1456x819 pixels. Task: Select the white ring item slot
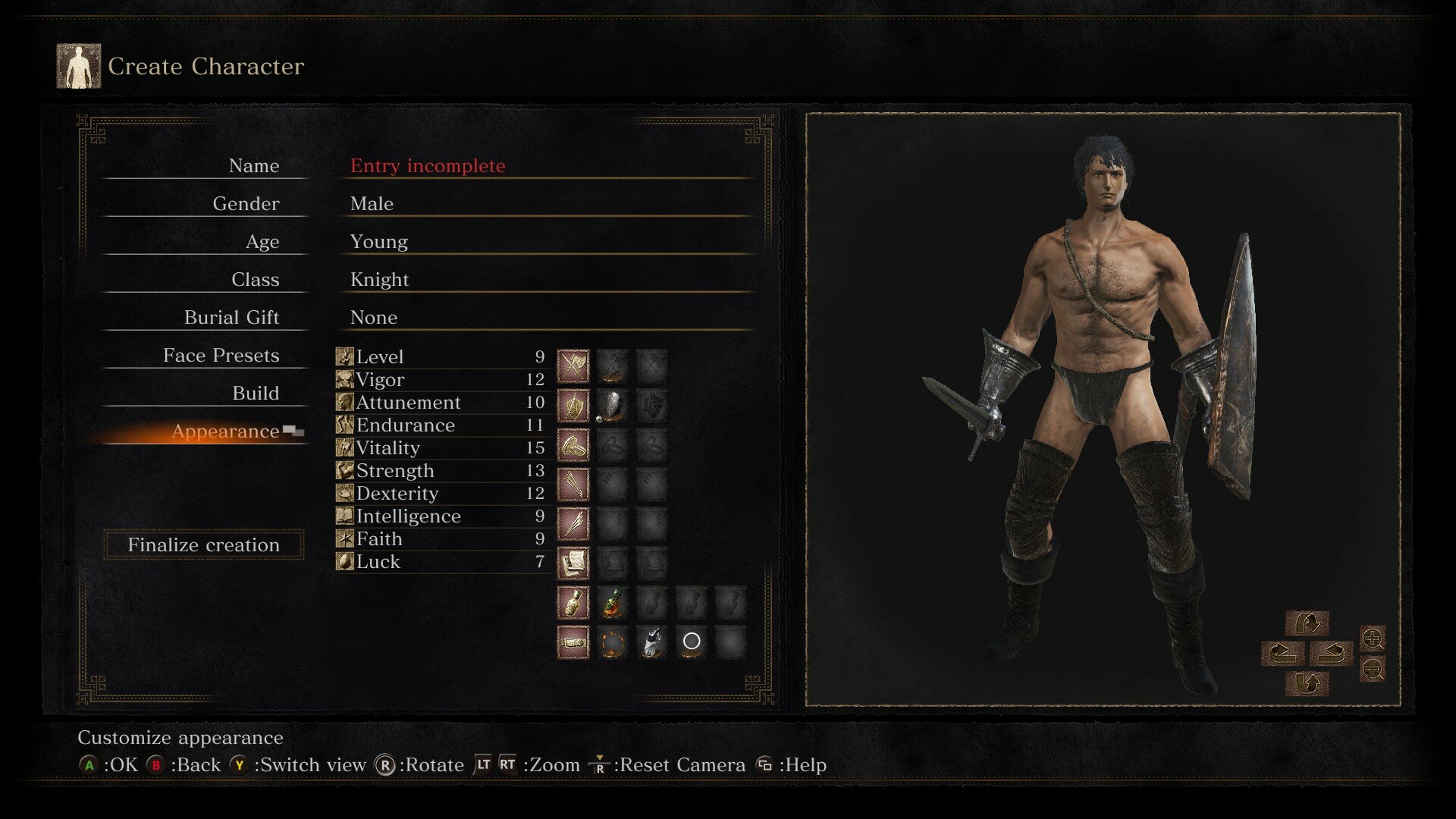click(692, 642)
